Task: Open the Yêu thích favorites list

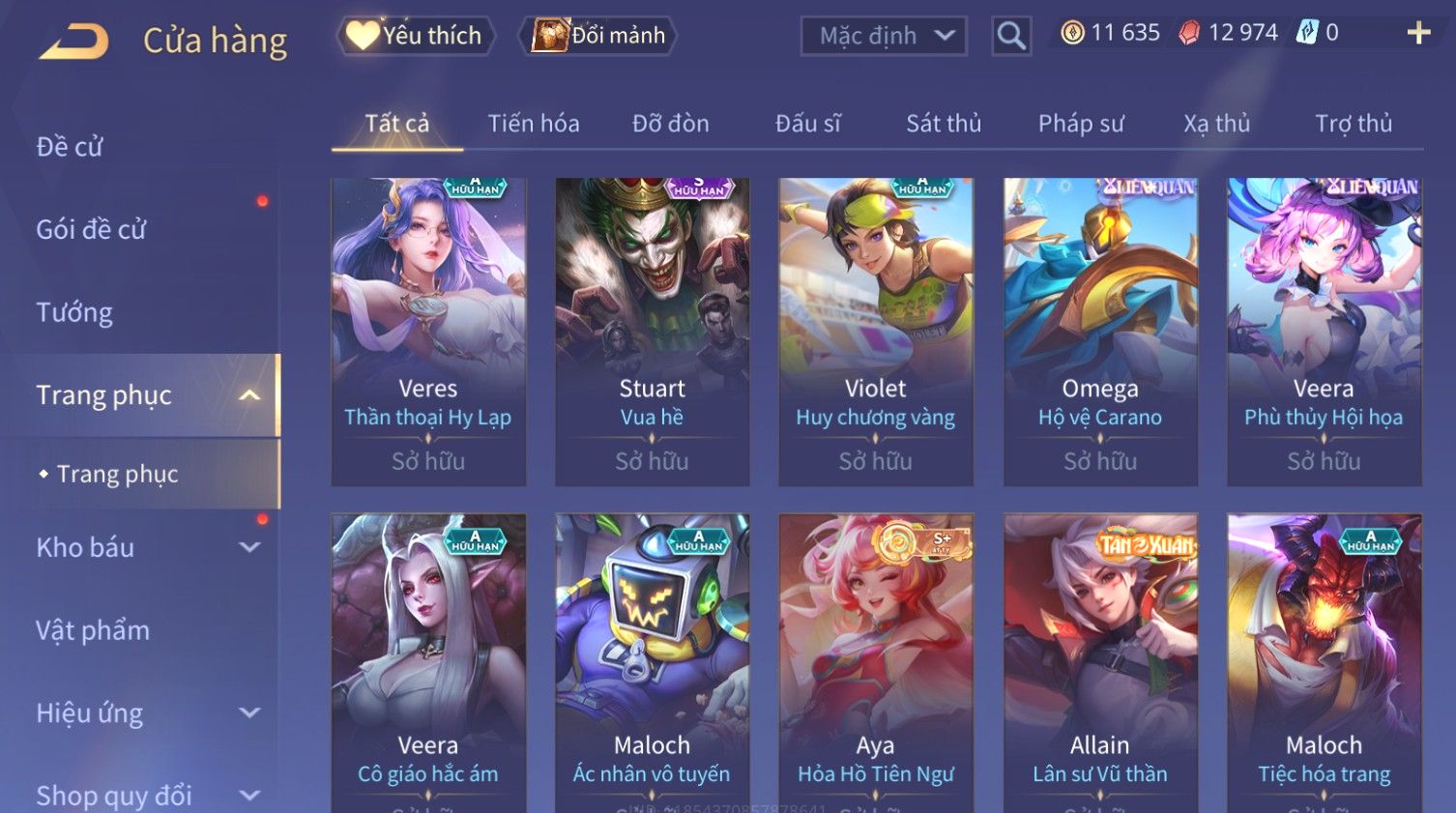Action: 416,36
